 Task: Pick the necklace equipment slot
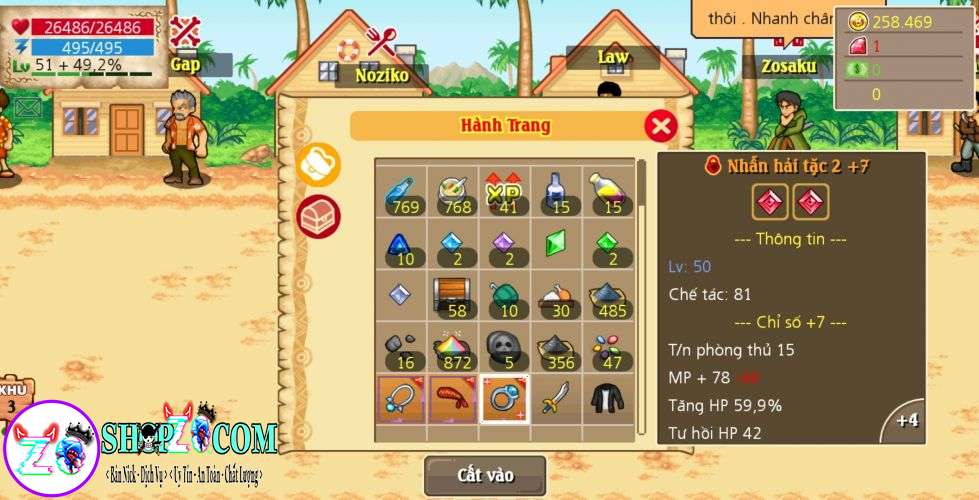400,397
